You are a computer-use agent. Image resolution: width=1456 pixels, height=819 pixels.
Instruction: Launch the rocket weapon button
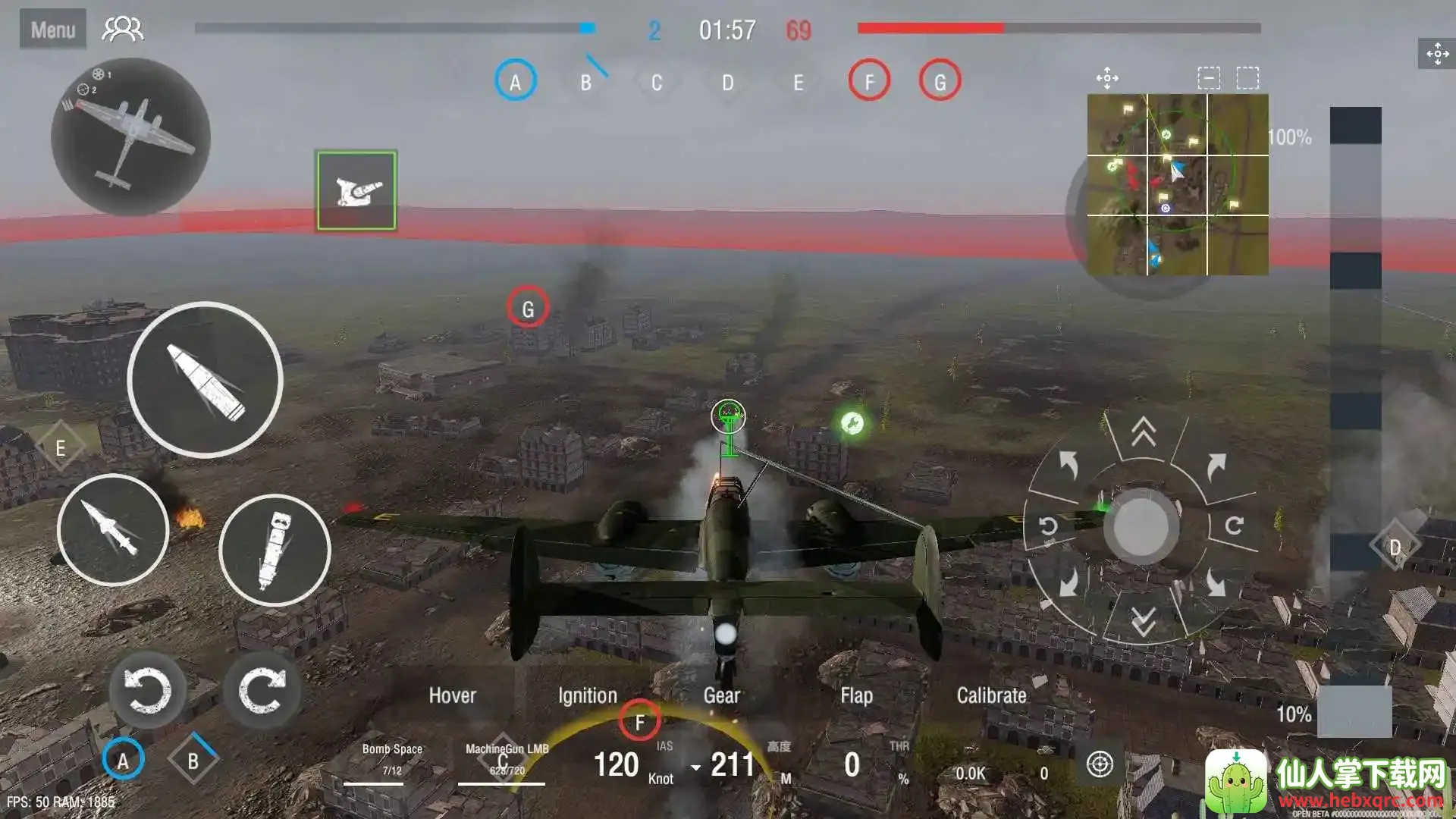point(113,529)
